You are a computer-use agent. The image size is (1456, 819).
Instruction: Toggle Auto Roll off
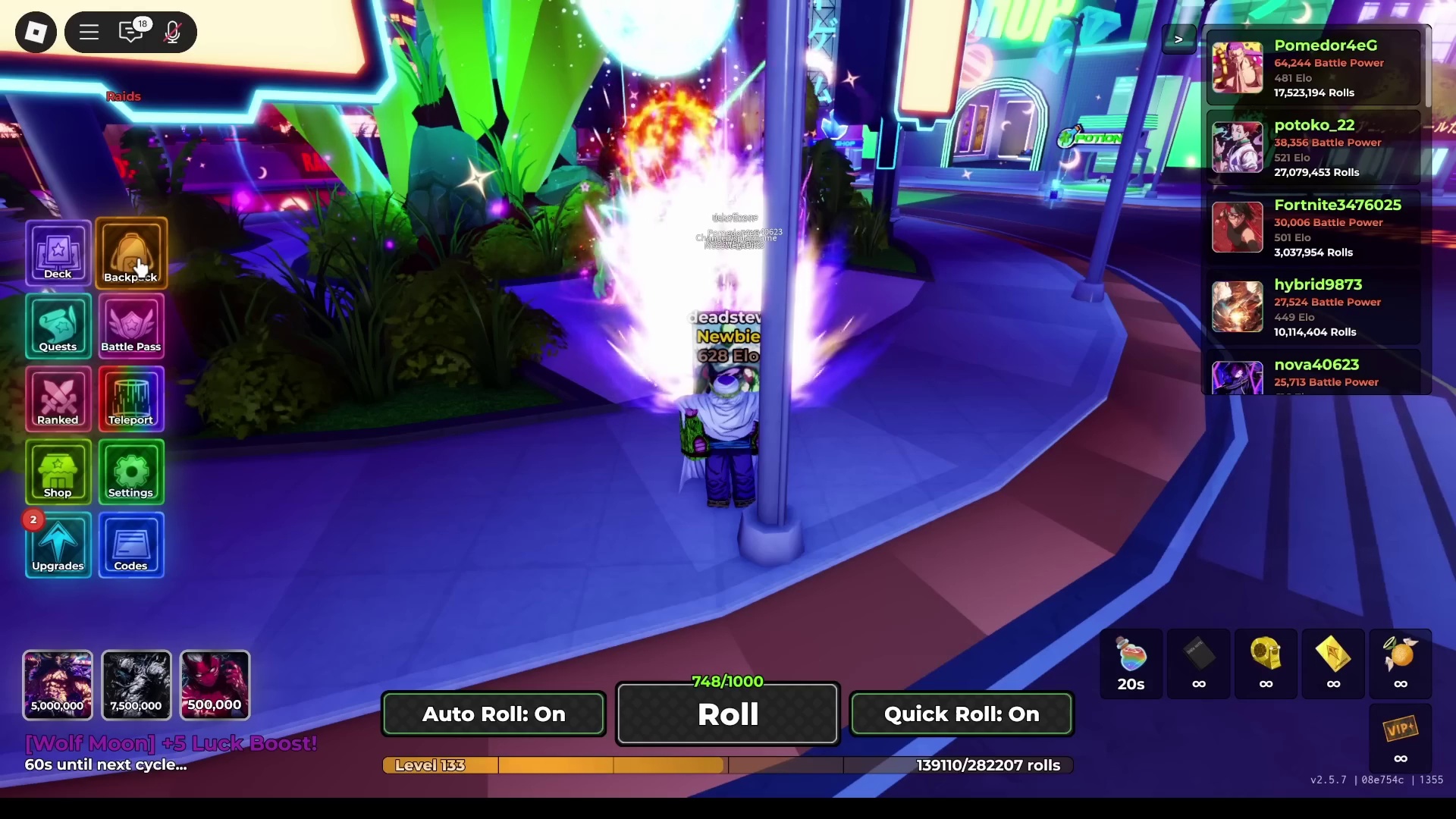(494, 714)
